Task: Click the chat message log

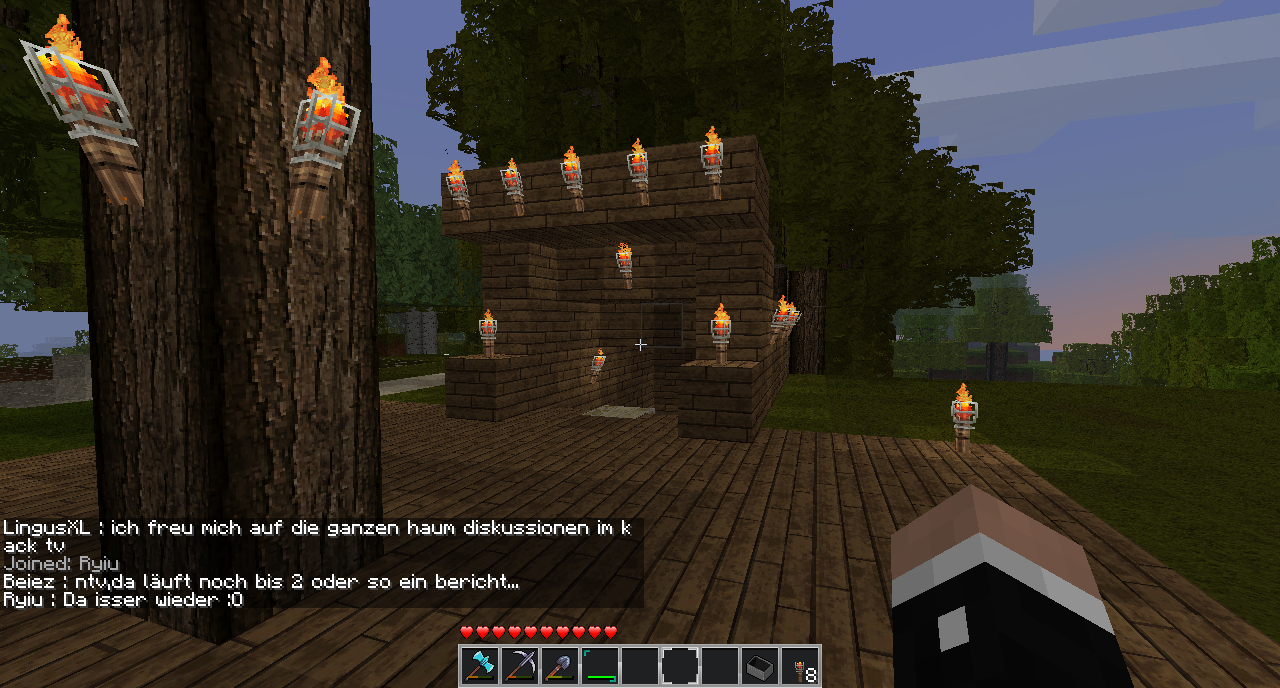Action: click(320, 563)
